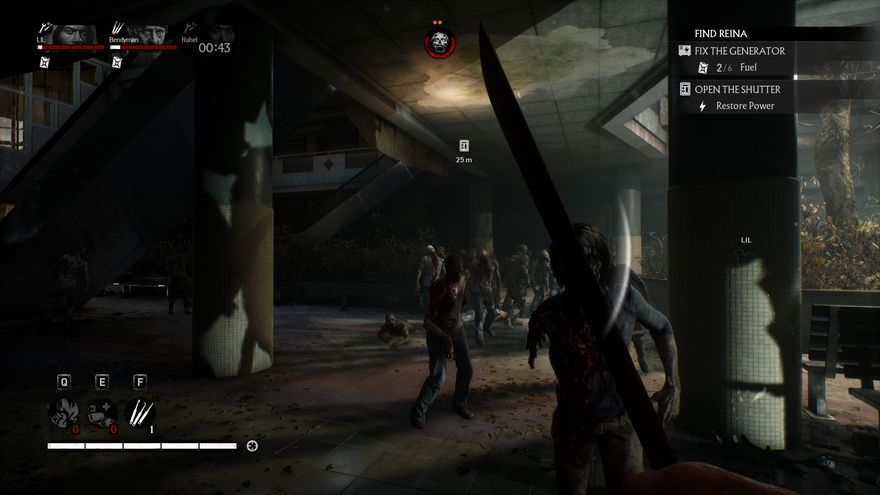Viewport: 880px width, 495px height.
Task: Click the Restore Power sub-objective
Action: pos(744,106)
